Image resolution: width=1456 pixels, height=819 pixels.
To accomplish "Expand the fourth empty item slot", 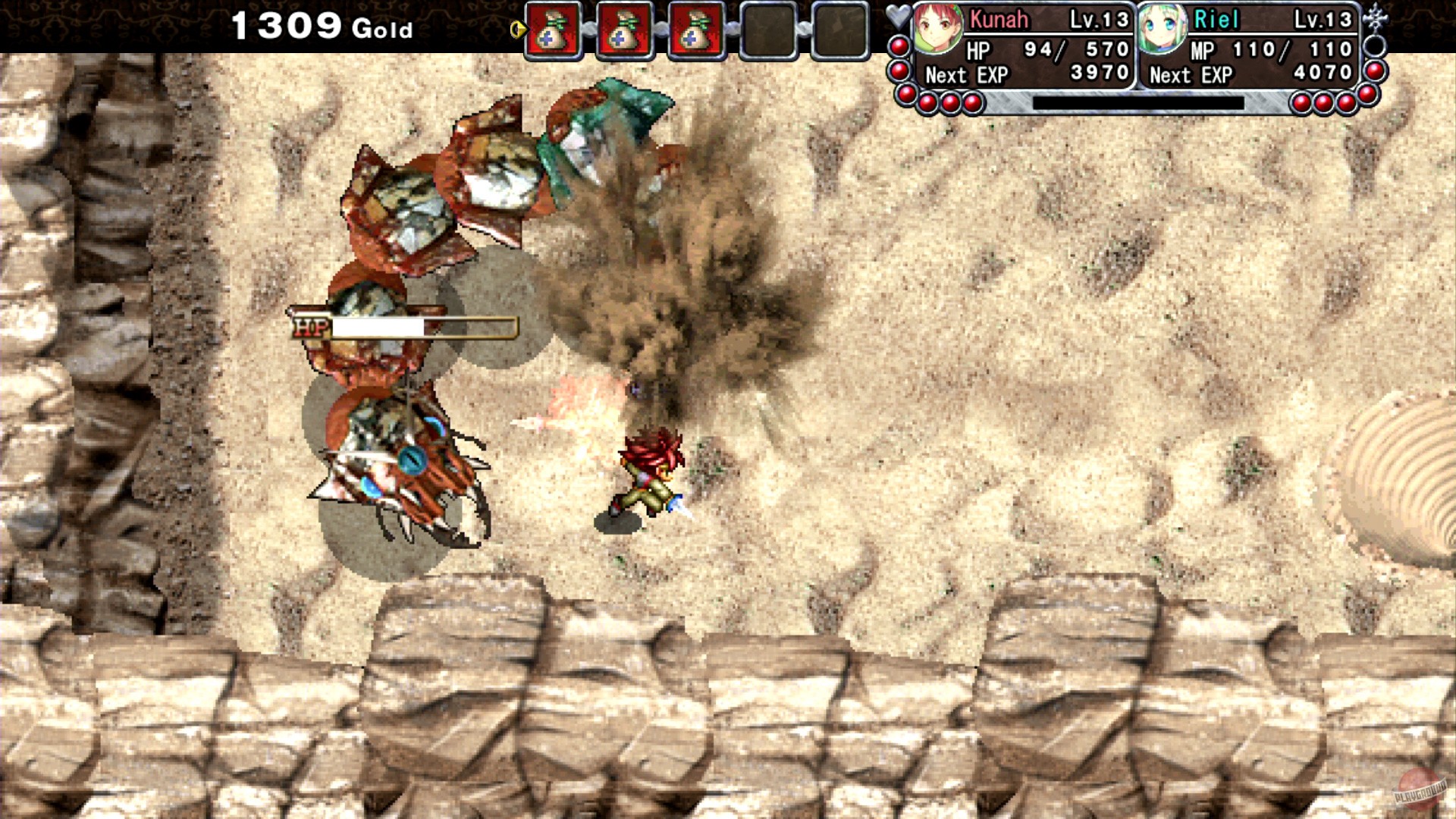I will click(767, 32).
